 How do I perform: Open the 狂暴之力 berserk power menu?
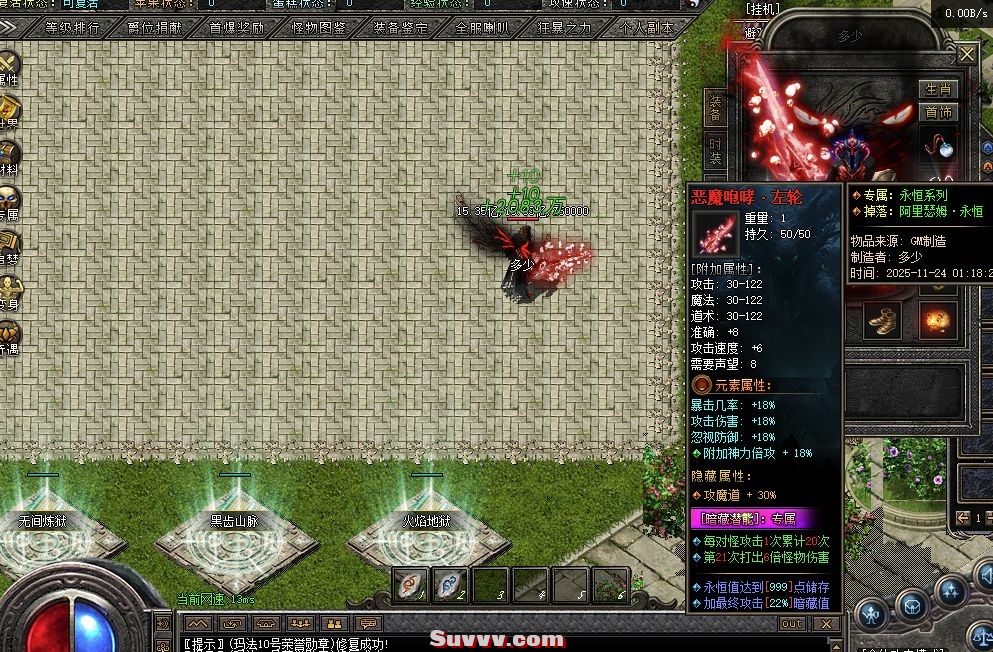564,28
